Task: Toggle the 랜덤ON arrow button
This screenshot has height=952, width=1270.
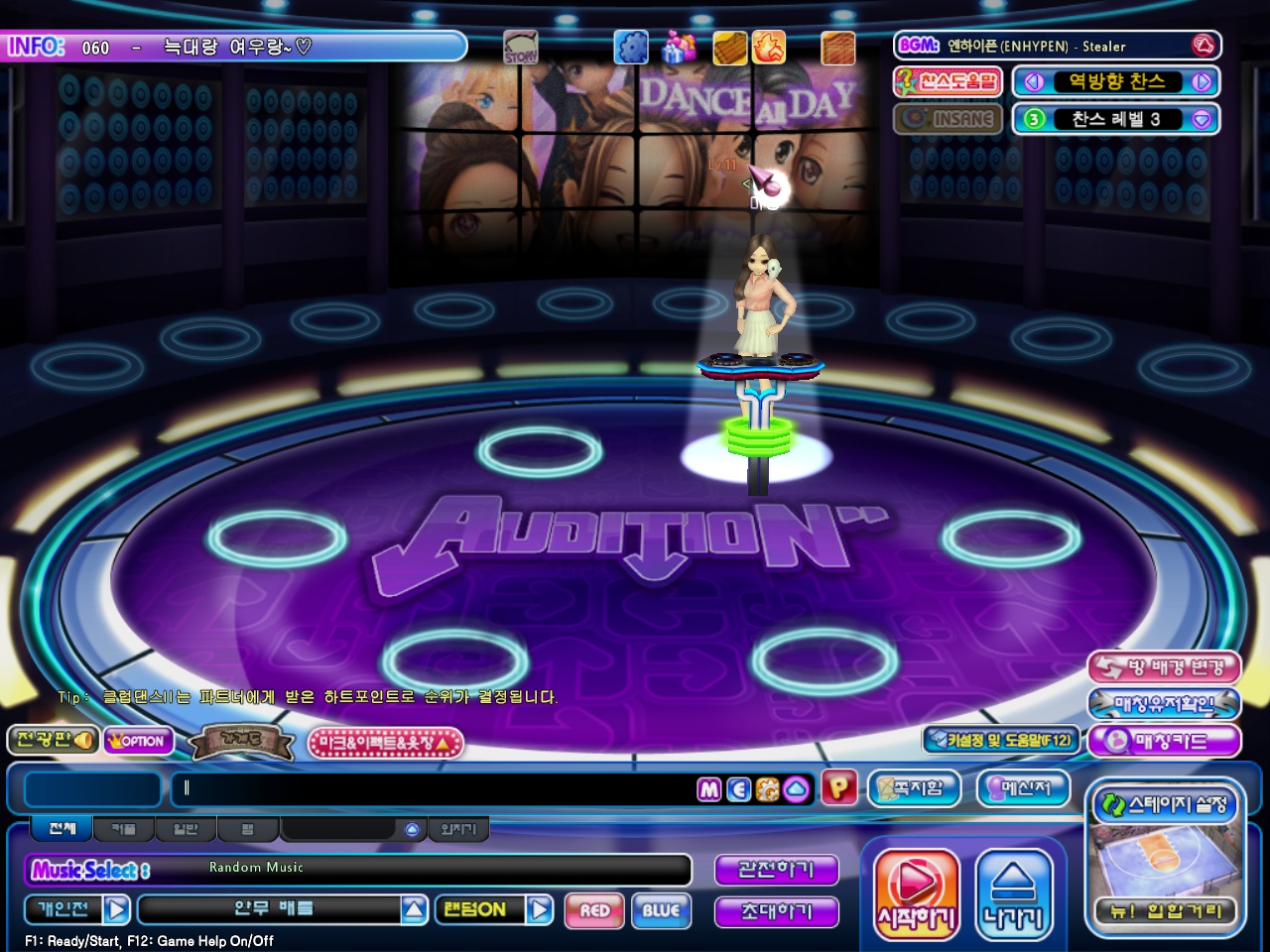Action: coord(540,909)
